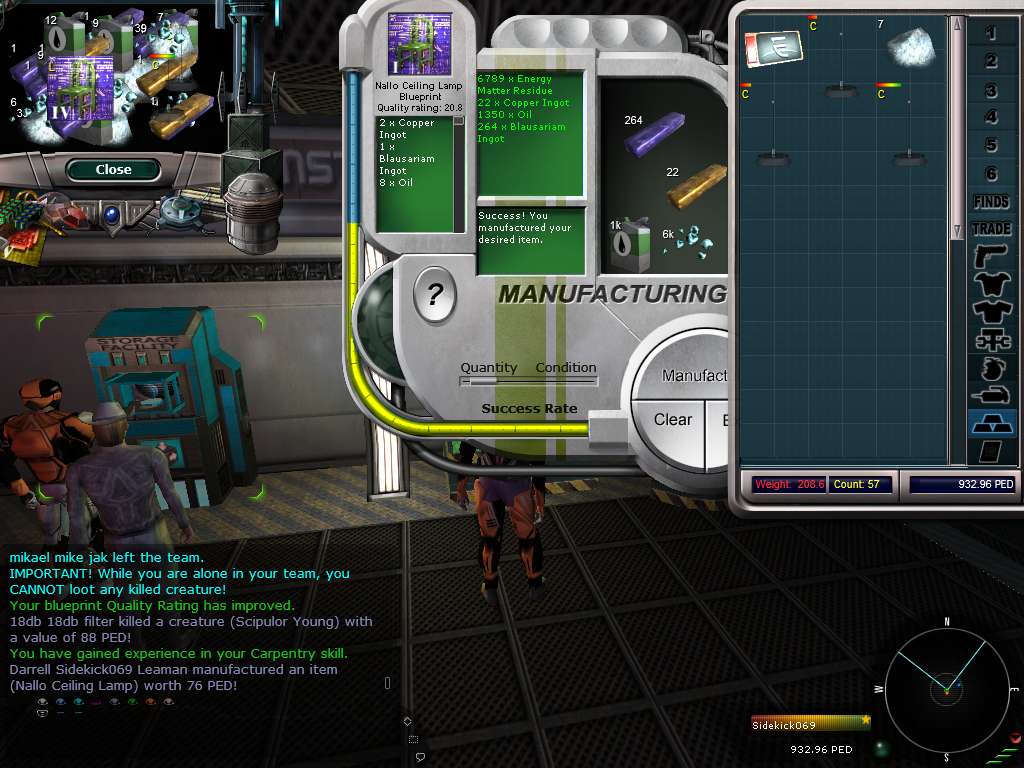Screen dimensions: 1024x768
Task: Close the storage item window
Action: 113,170
